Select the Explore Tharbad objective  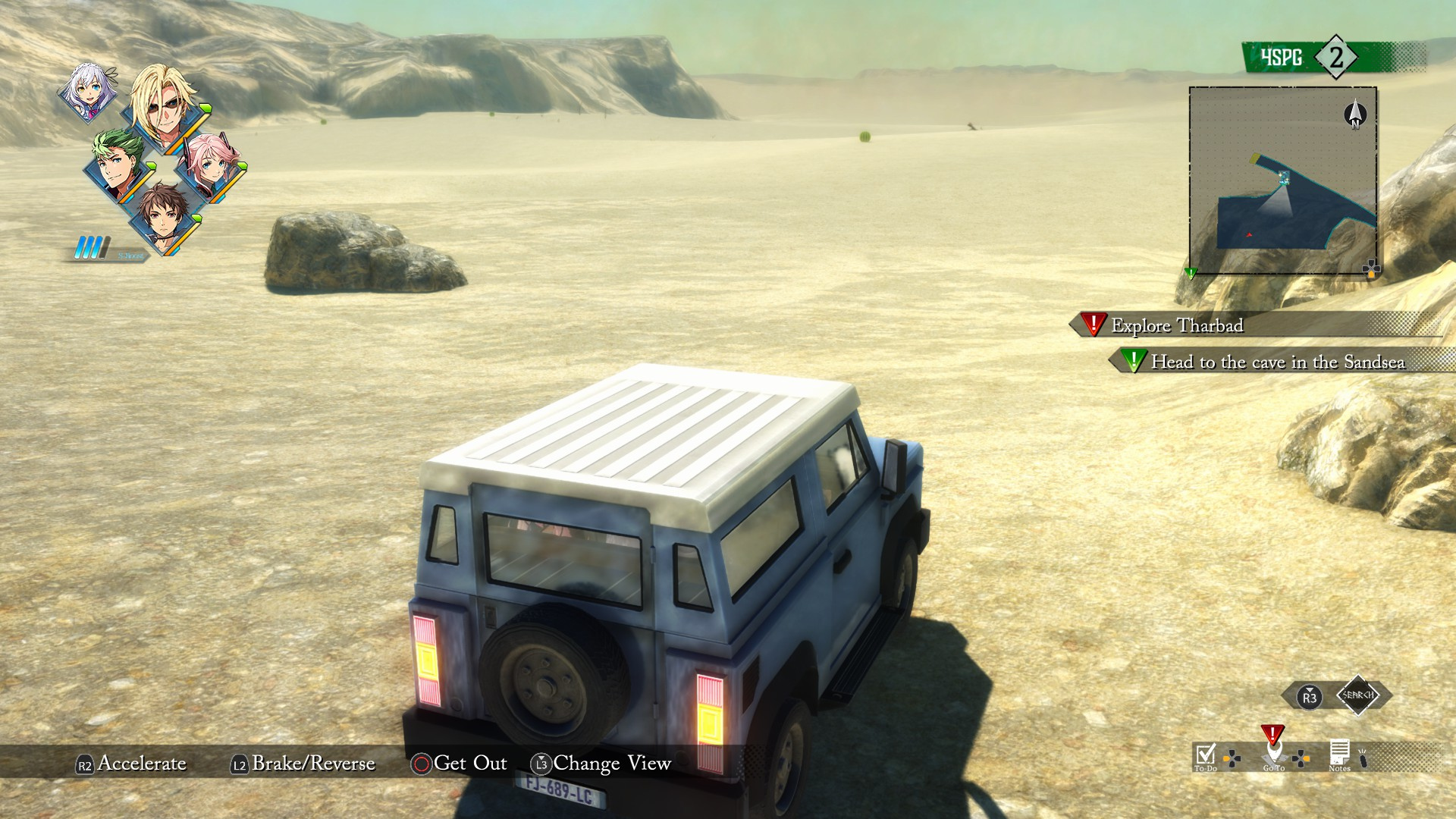(x=1176, y=325)
